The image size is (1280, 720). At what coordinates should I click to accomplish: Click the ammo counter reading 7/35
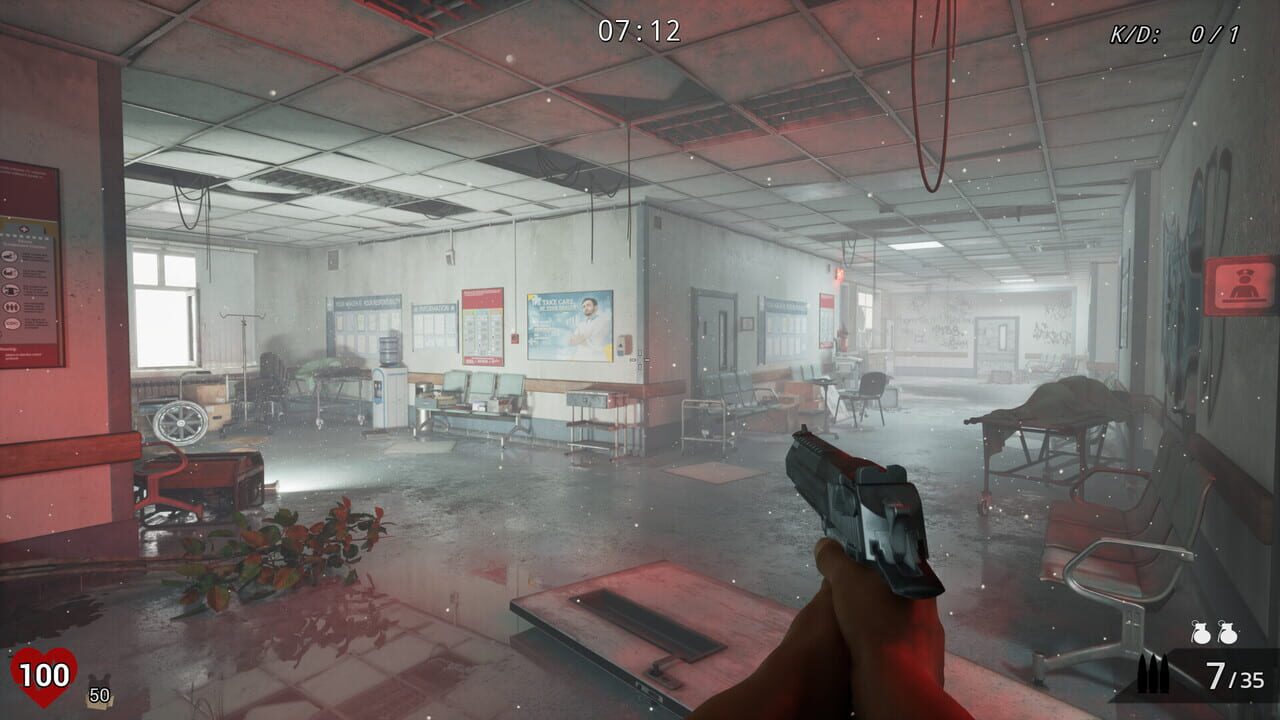pyautogui.click(x=1232, y=676)
